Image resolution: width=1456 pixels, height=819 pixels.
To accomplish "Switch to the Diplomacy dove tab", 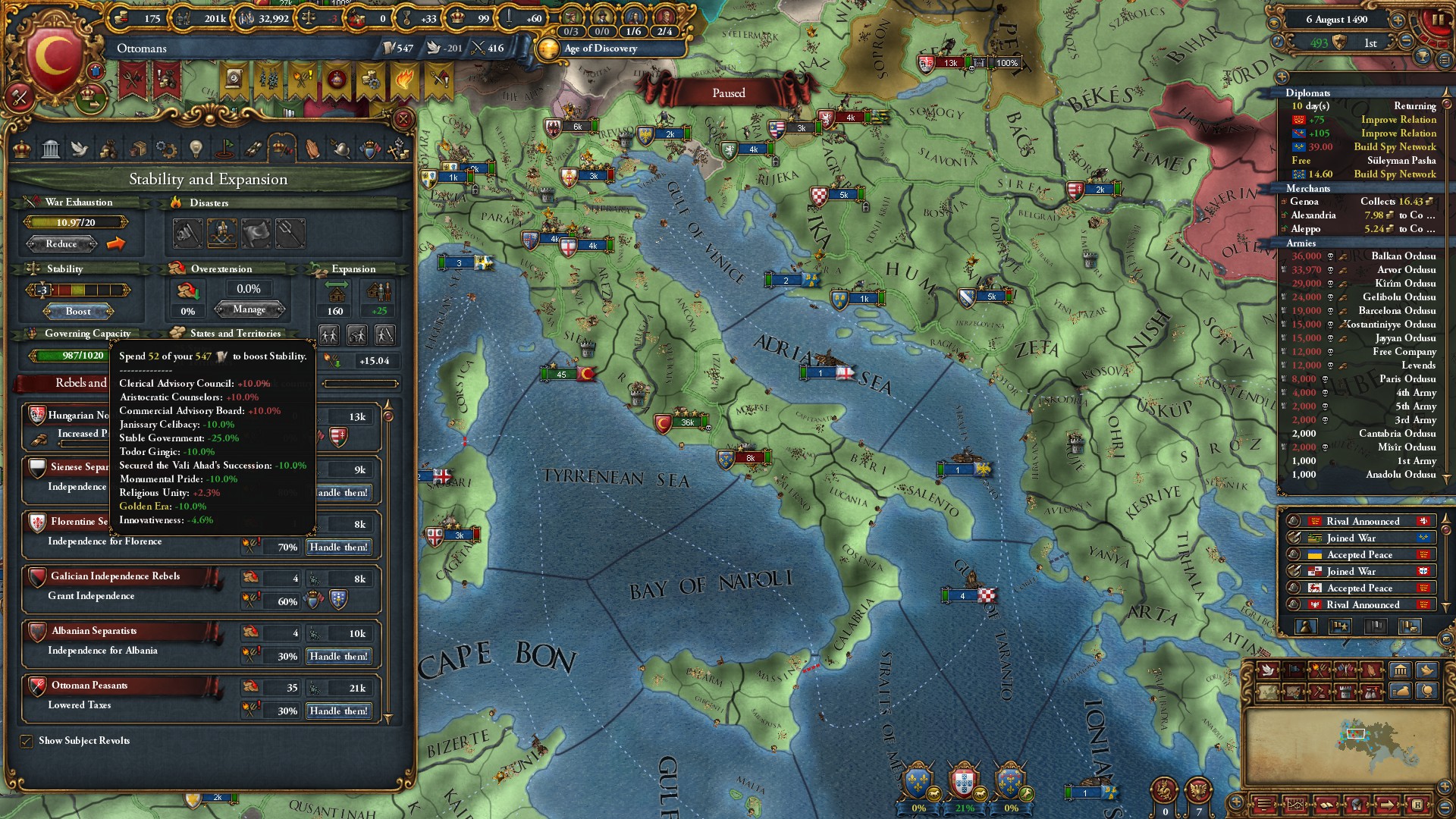I will 80,149.
